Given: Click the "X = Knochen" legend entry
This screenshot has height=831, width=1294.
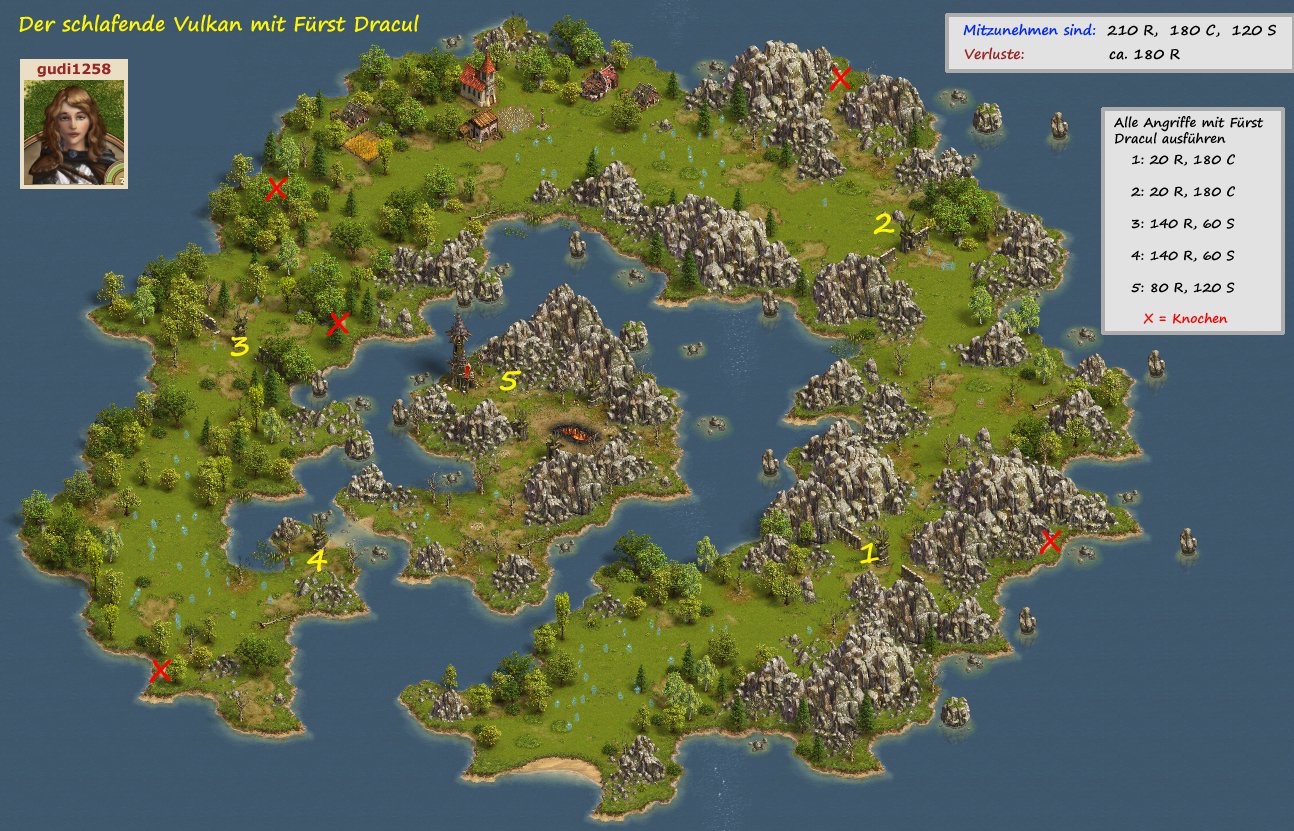Looking at the screenshot, I should click(x=1187, y=319).
